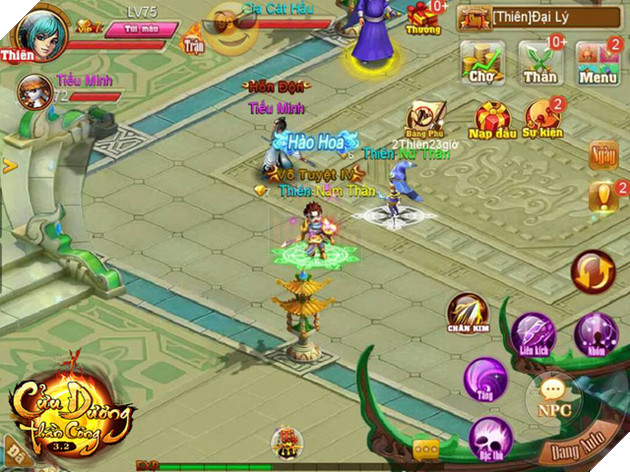Open the Thưởng reward gift icon

coord(424,16)
